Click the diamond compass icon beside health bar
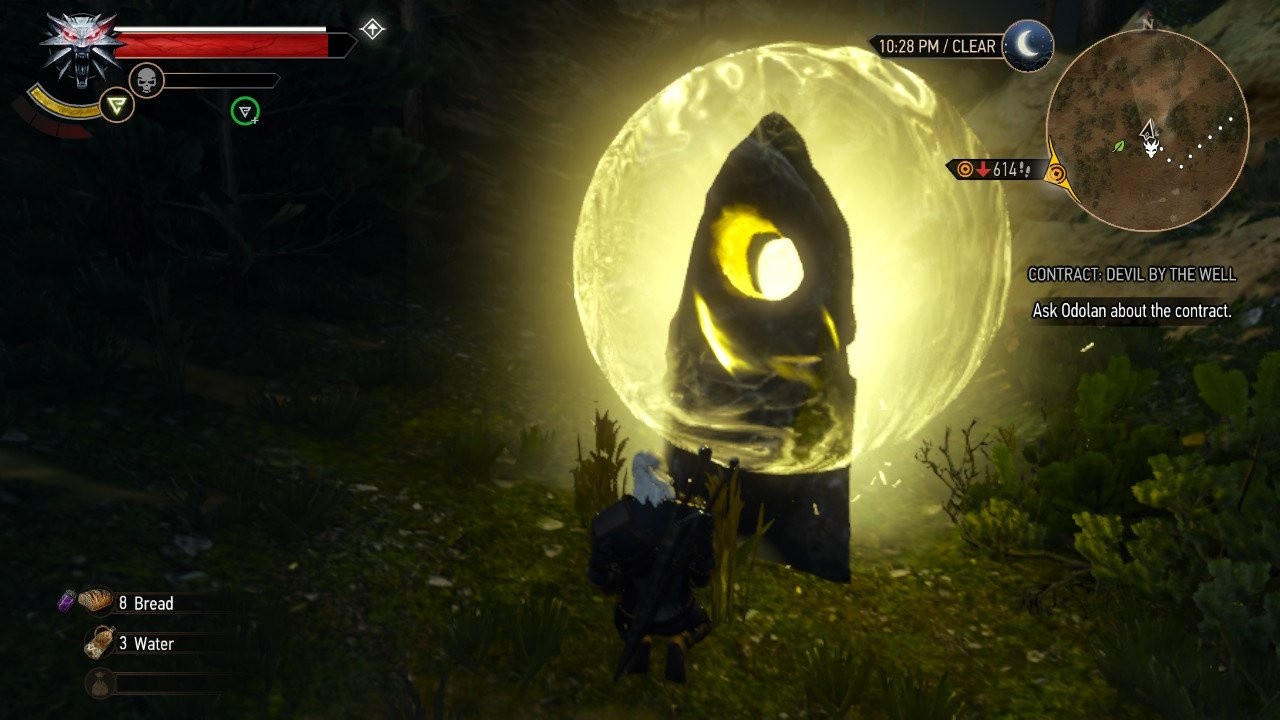 (372, 30)
